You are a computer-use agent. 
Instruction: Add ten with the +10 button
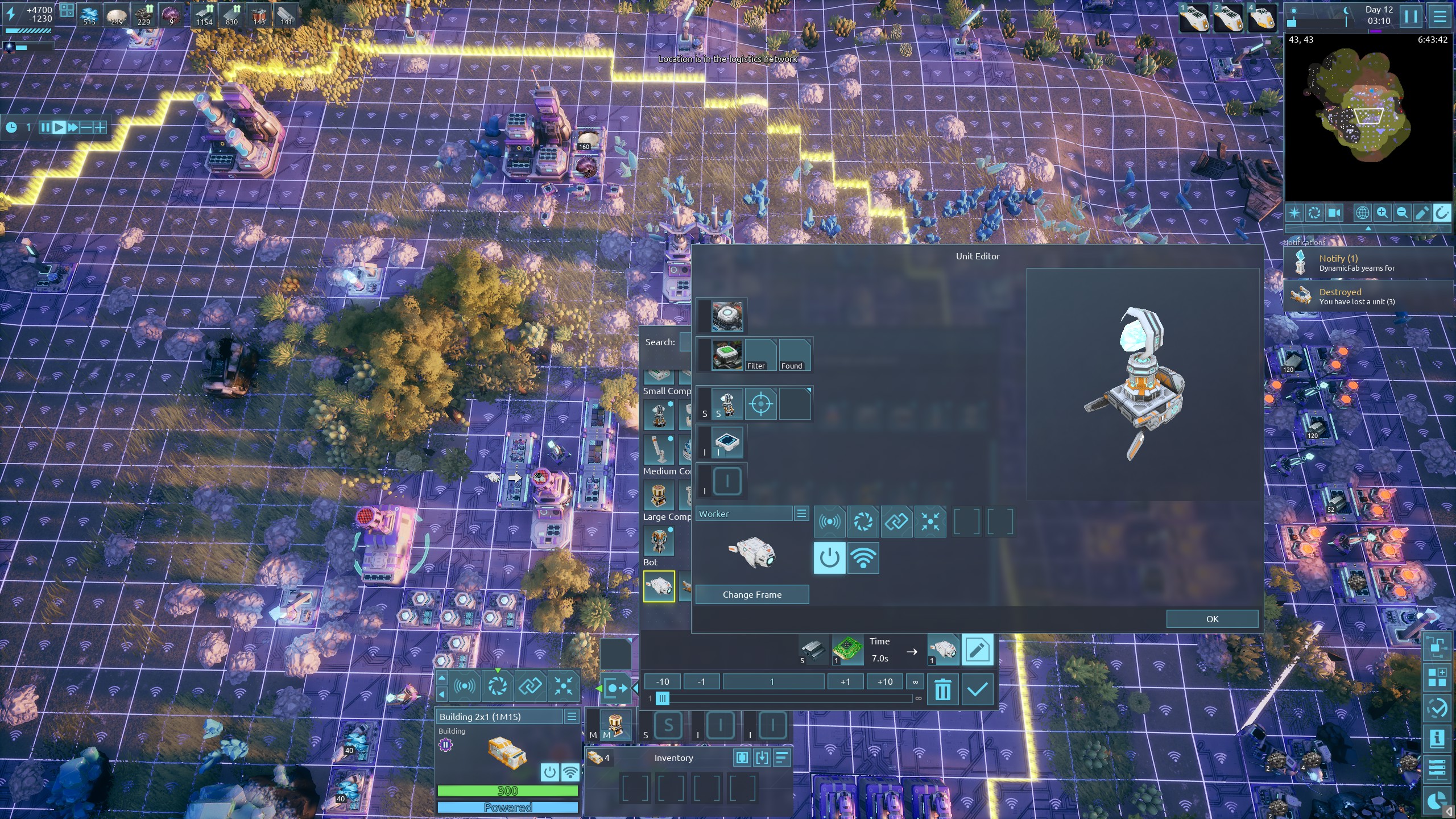tap(885, 681)
